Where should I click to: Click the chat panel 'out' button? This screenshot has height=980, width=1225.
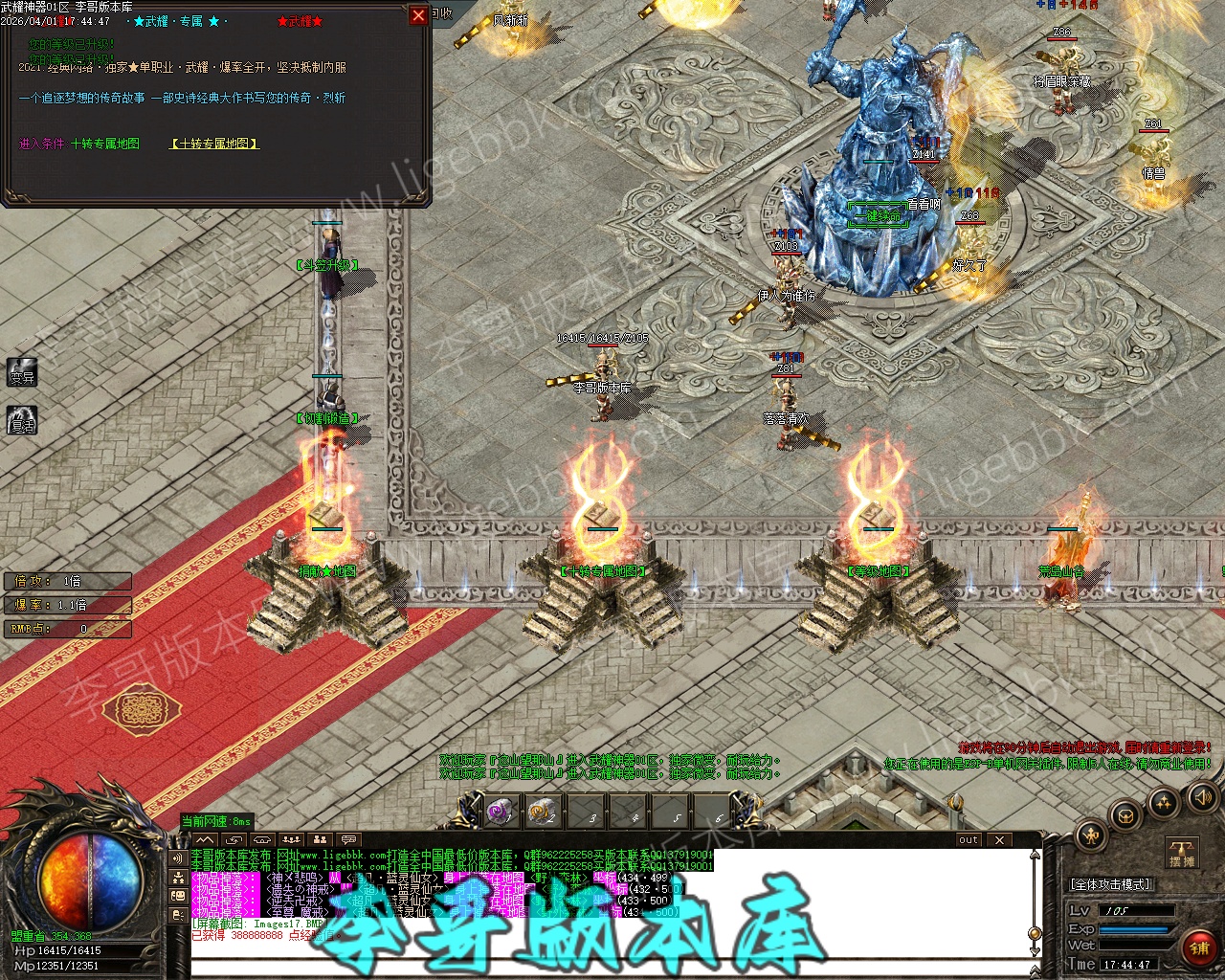[x=969, y=840]
